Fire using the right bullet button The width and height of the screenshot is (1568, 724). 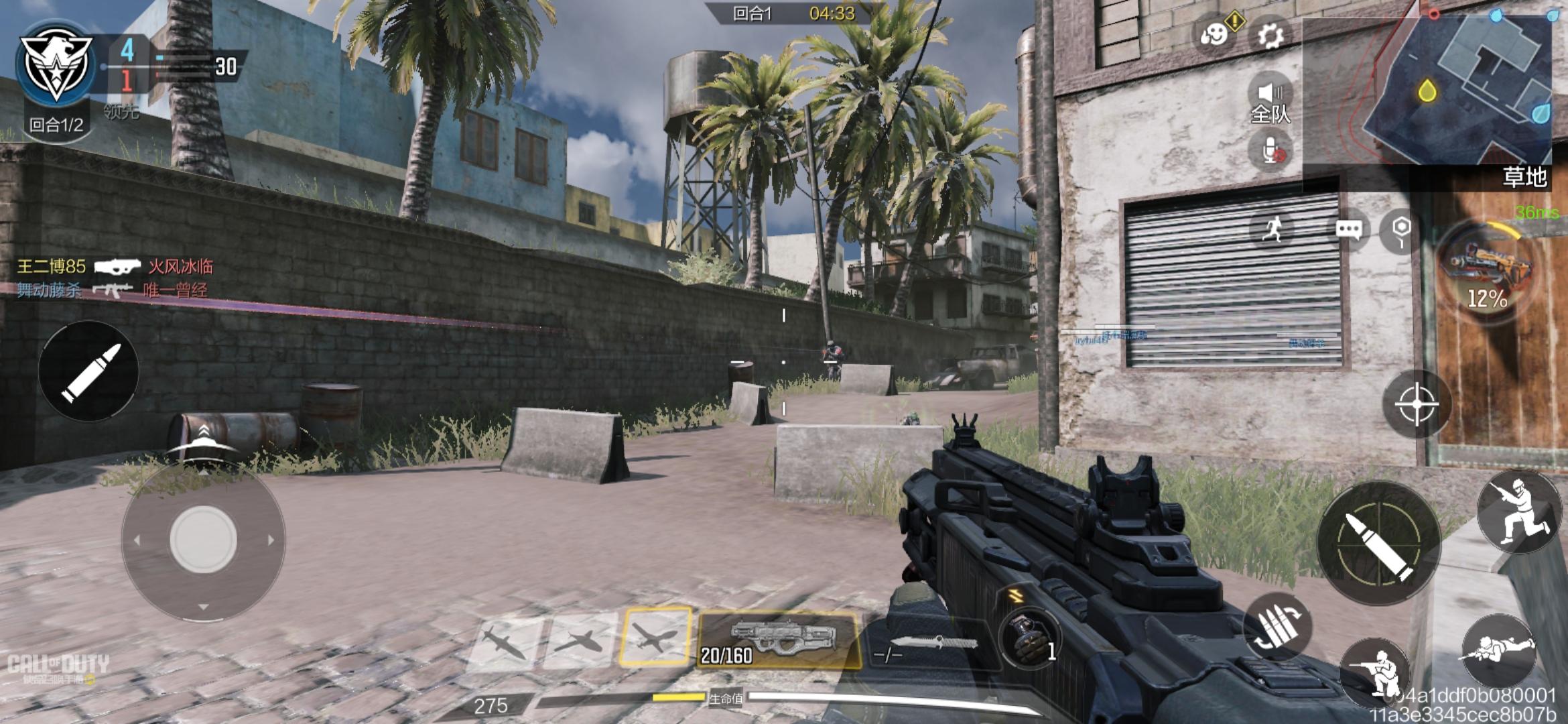pyautogui.click(x=1378, y=543)
